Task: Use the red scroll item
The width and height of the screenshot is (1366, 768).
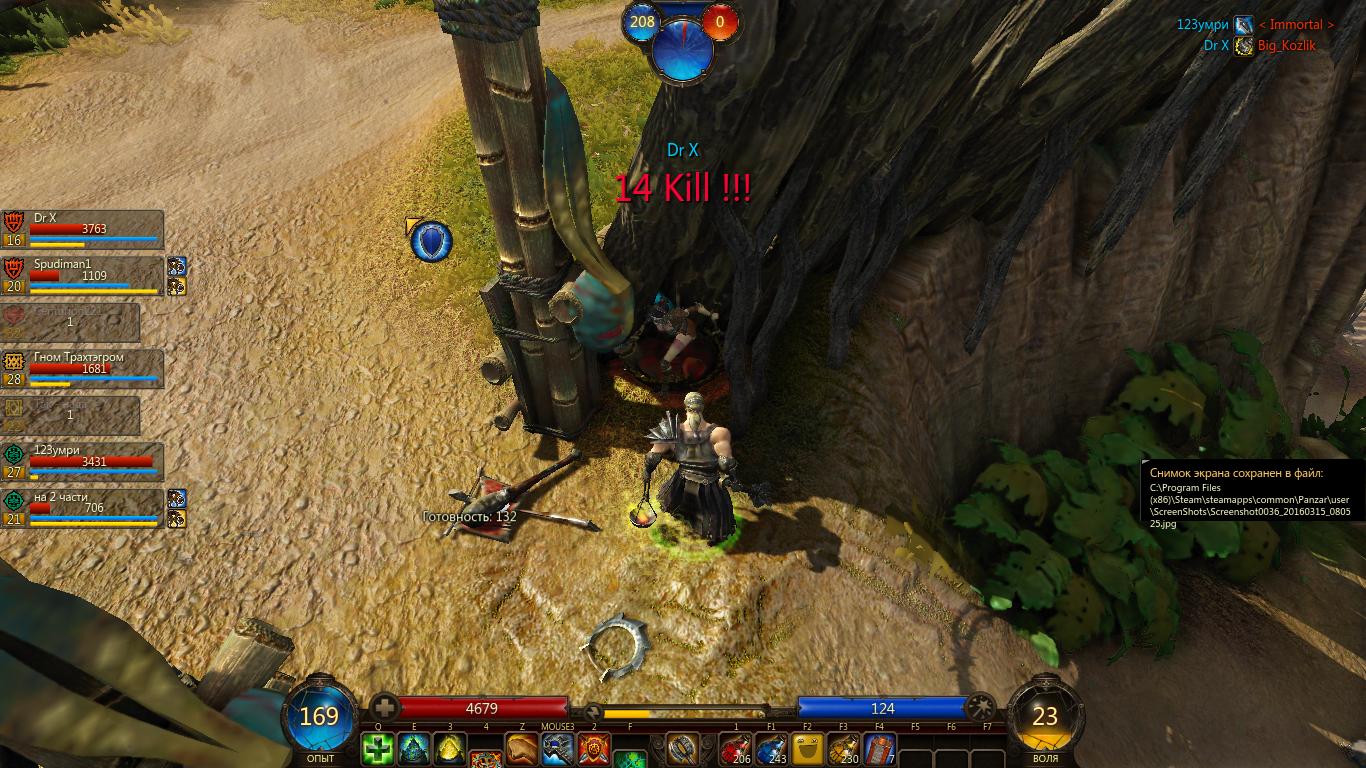Action: point(880,749)
